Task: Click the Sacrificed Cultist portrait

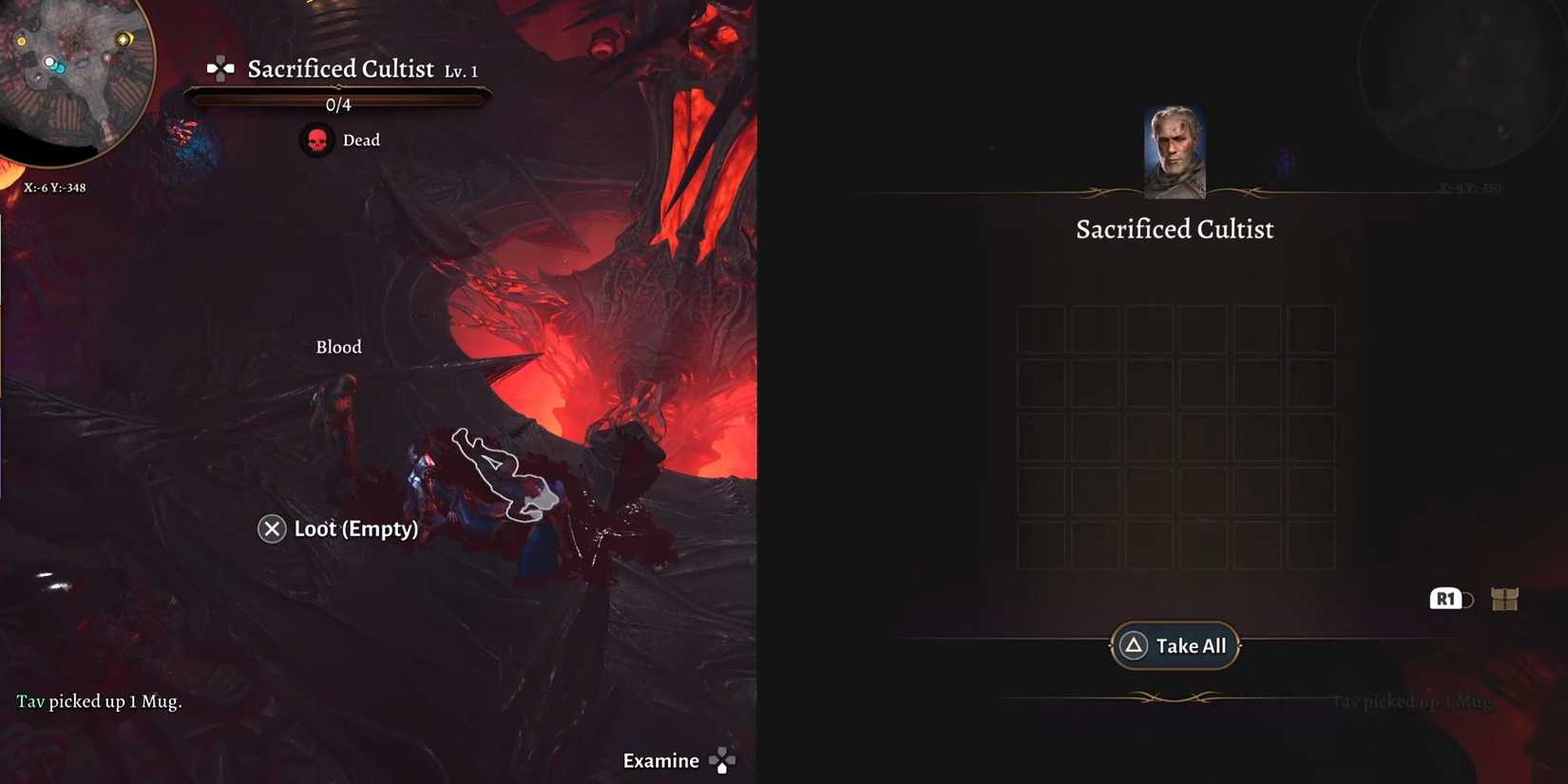Action: click(1175, 150)
